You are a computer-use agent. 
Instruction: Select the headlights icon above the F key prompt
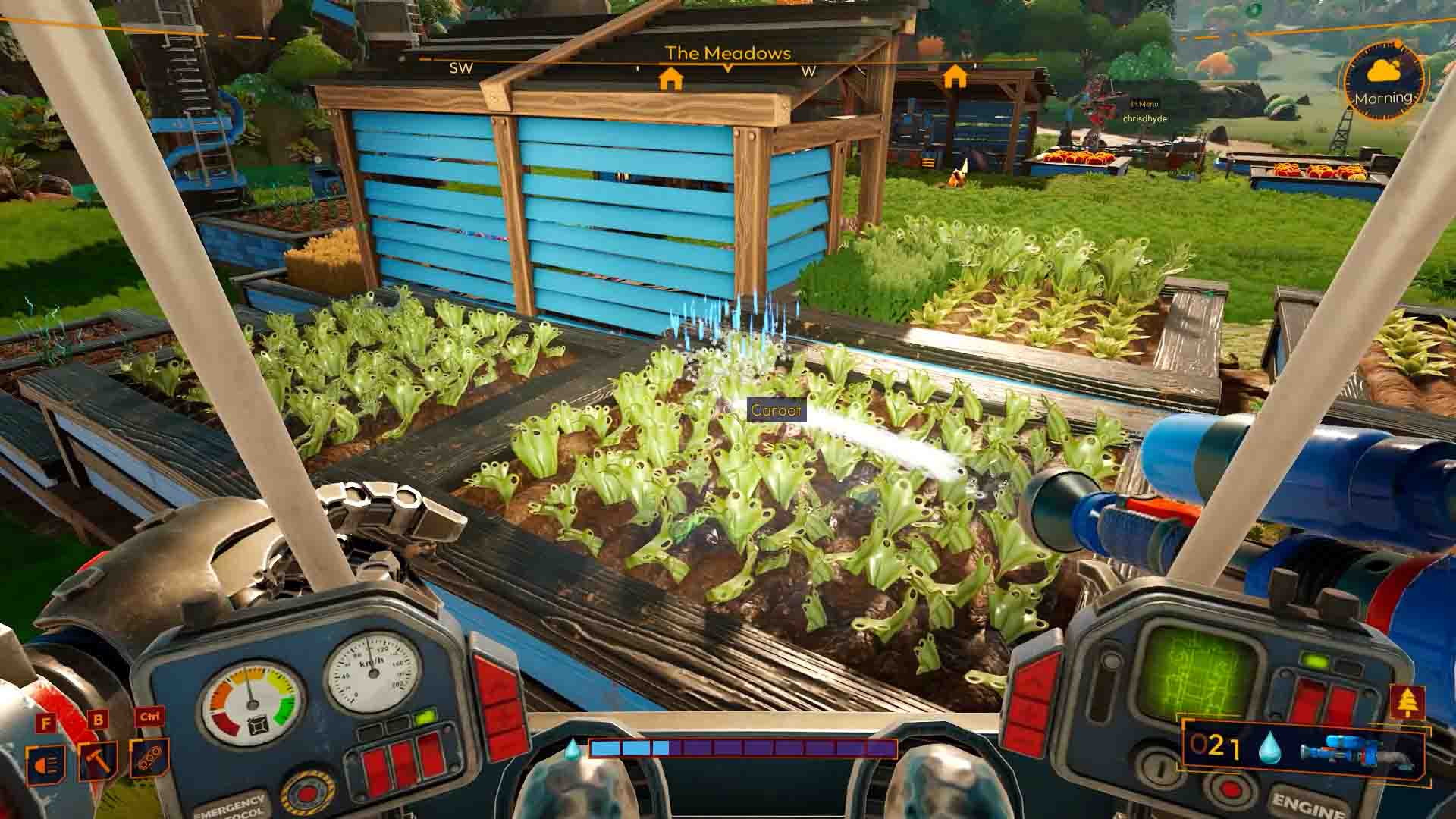(44, 762)
